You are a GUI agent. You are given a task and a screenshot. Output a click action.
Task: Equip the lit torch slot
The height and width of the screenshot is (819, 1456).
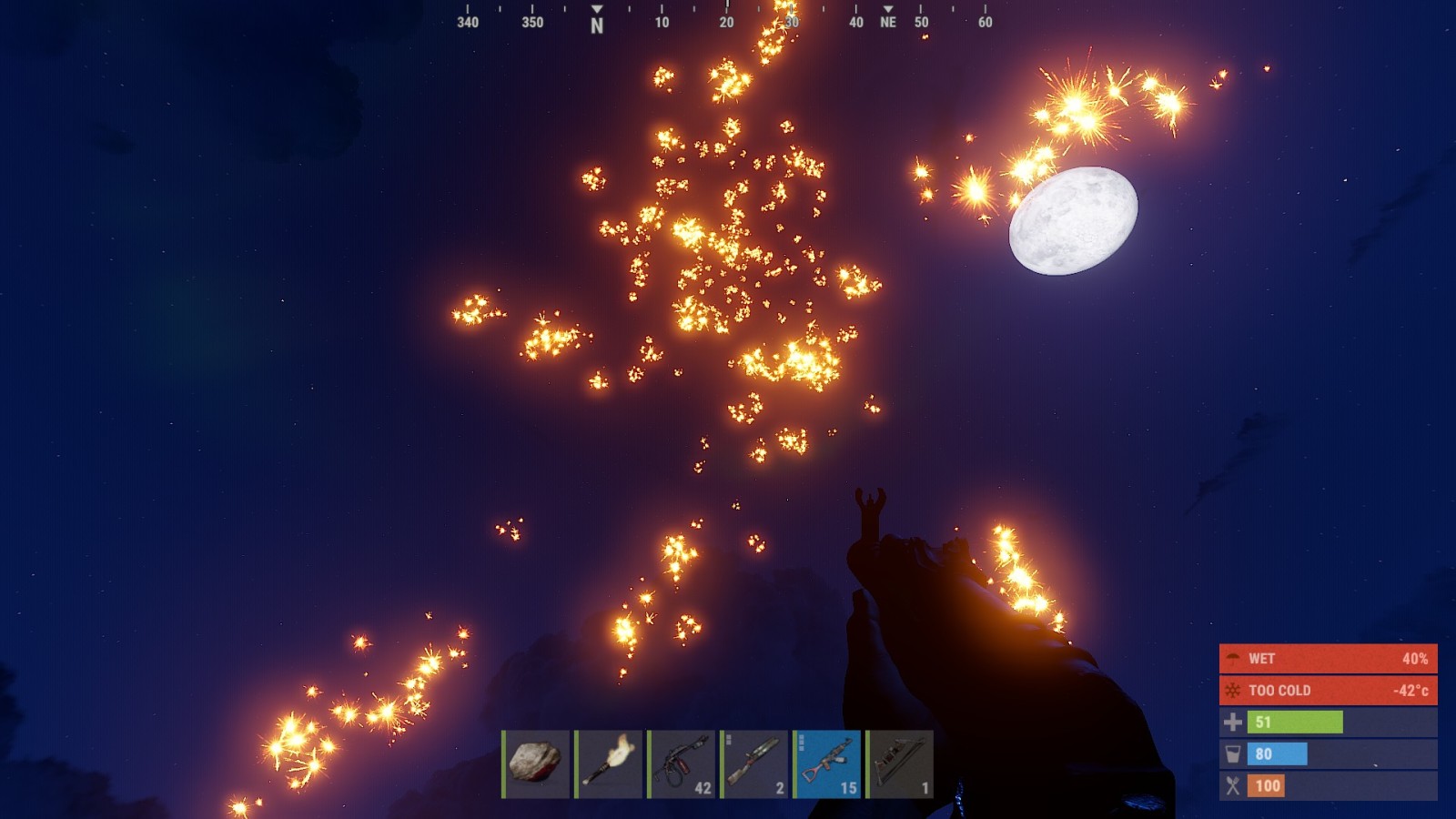[x=609, y=763]
